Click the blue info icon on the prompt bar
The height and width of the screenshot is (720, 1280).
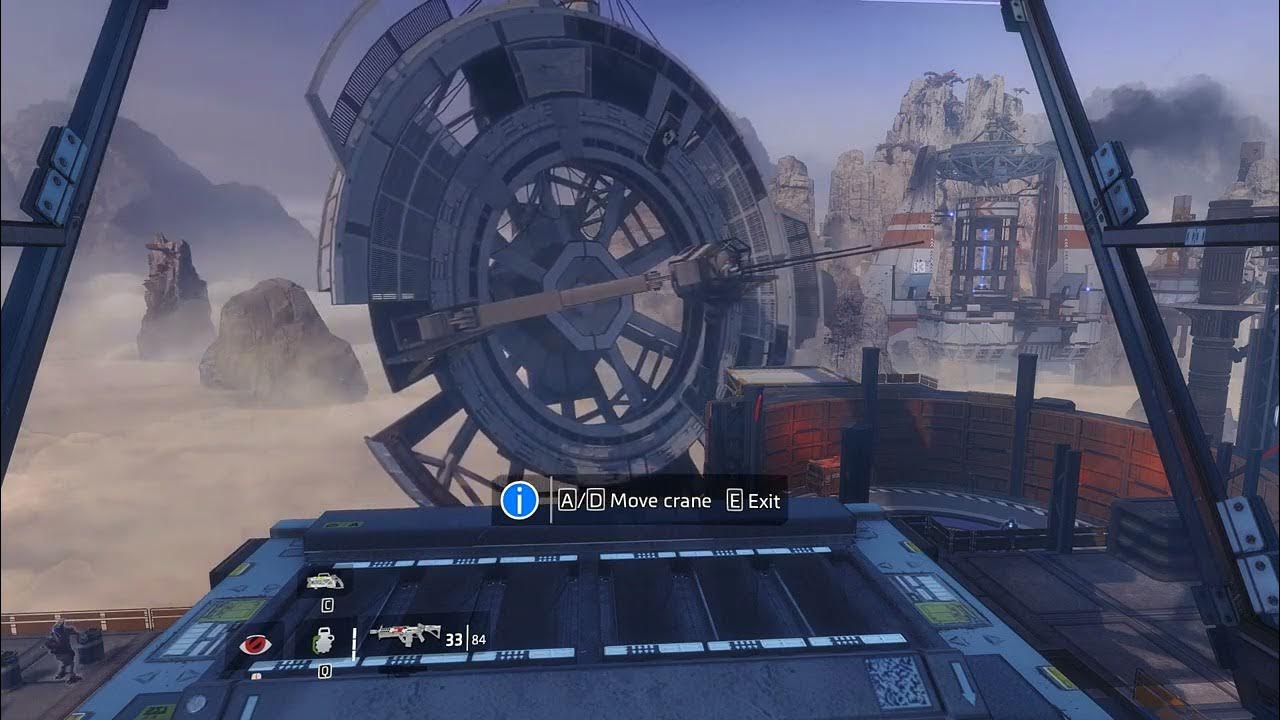[x=519, y=500]
